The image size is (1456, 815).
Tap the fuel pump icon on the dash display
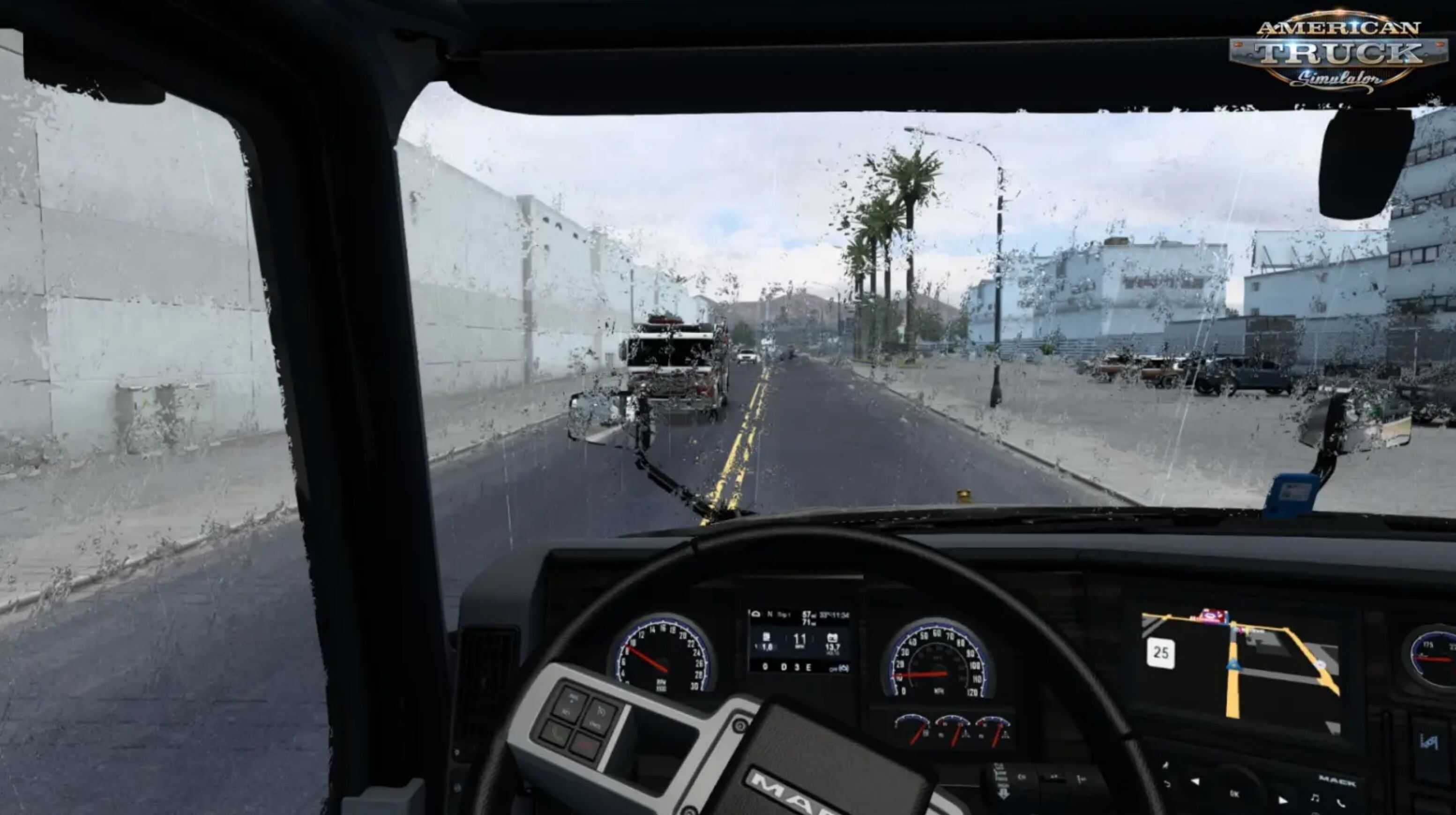(x=768, y=637)
